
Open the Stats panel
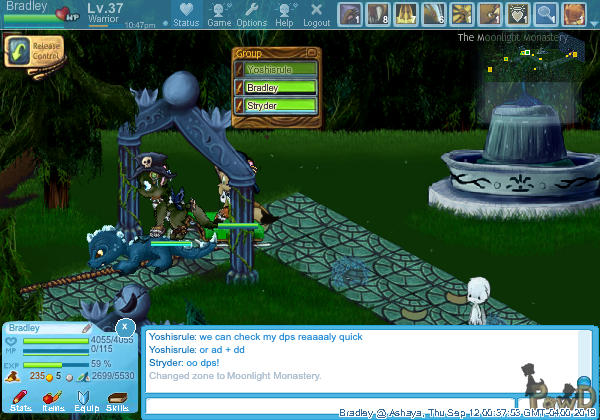20,401
